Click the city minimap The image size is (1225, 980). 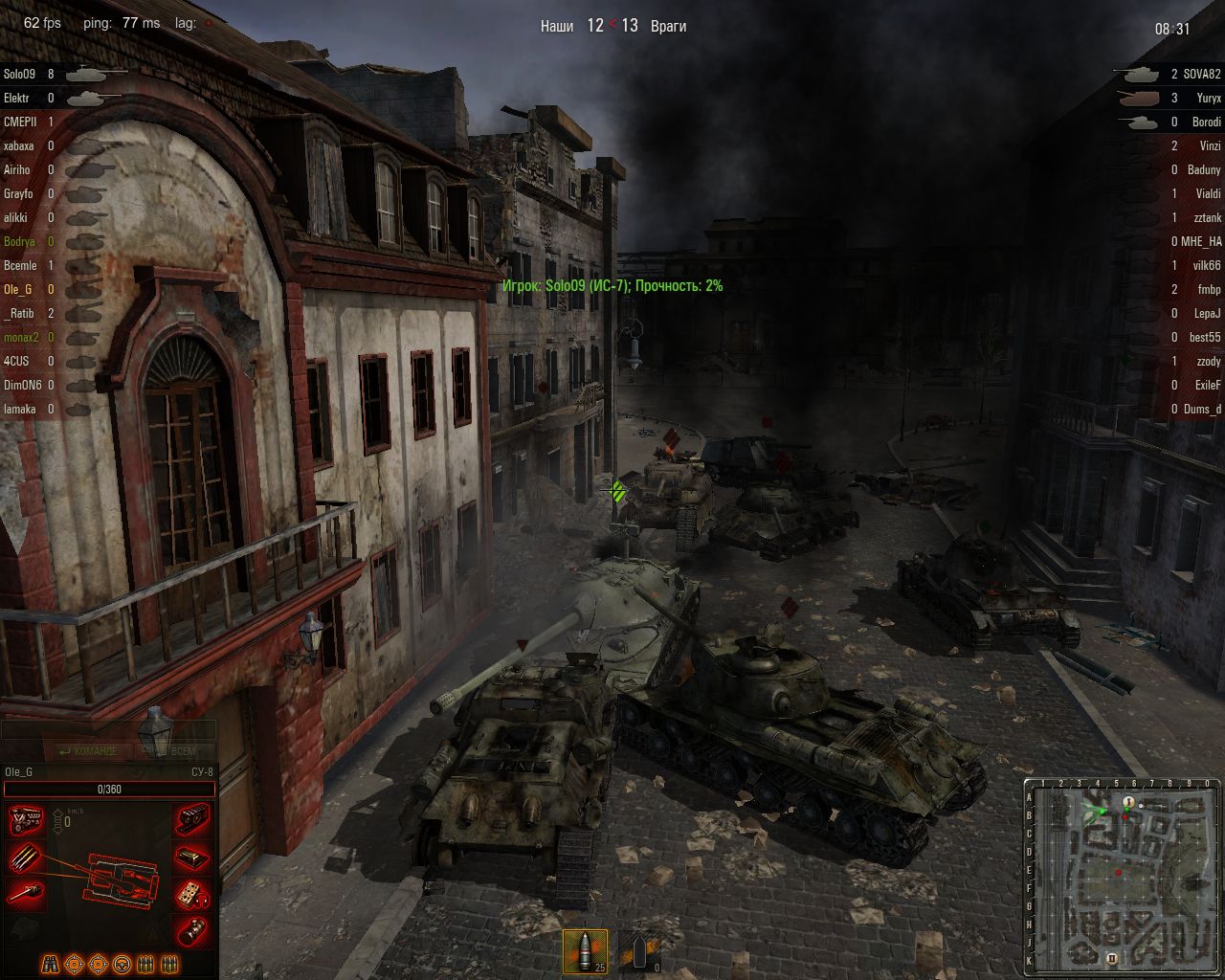point(1121,875)
